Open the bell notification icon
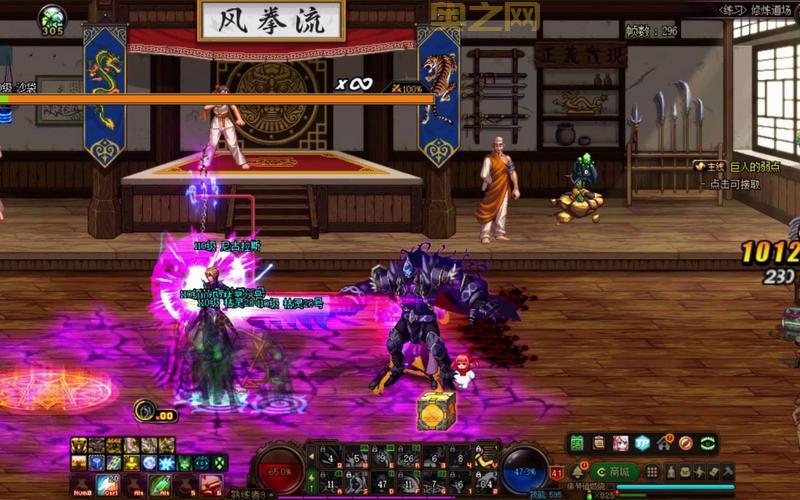The height and width of the screenshot is (500, 800). coord(578,472)
